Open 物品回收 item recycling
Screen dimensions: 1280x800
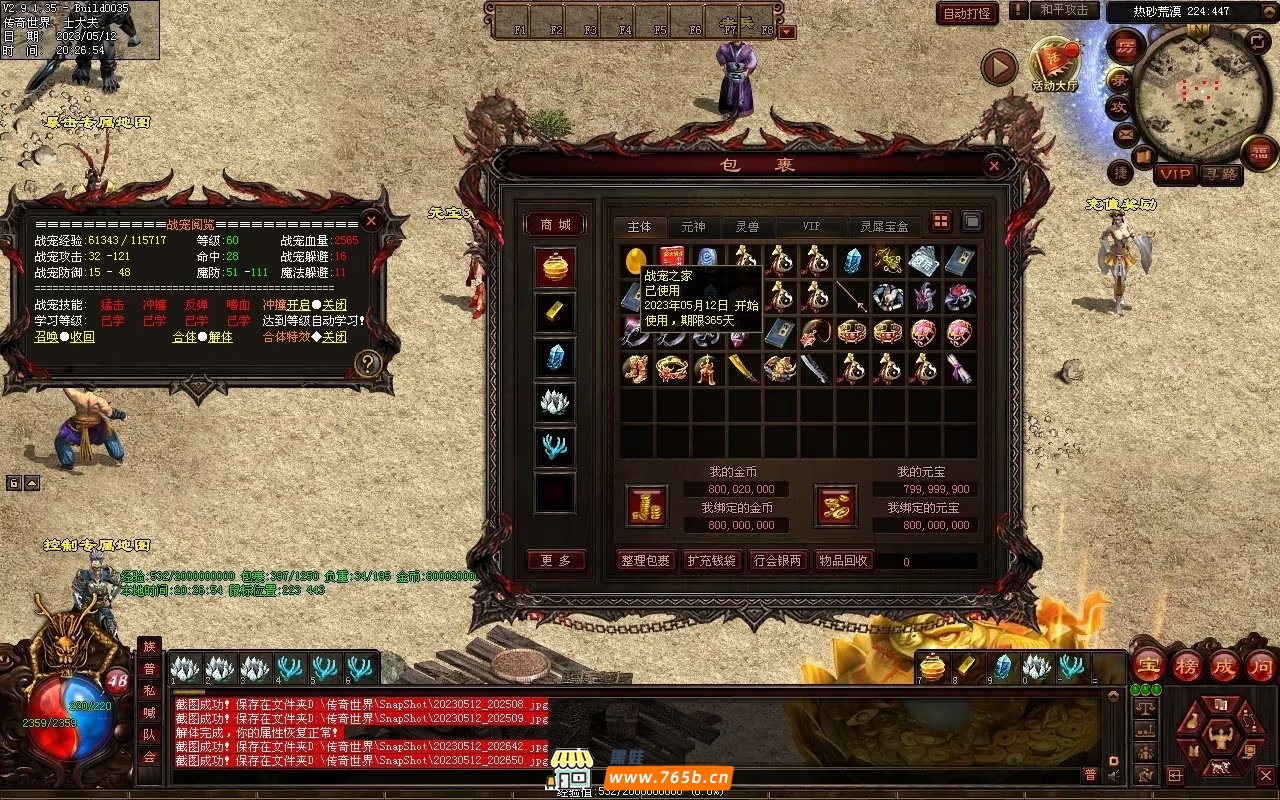tap(843, 561)
